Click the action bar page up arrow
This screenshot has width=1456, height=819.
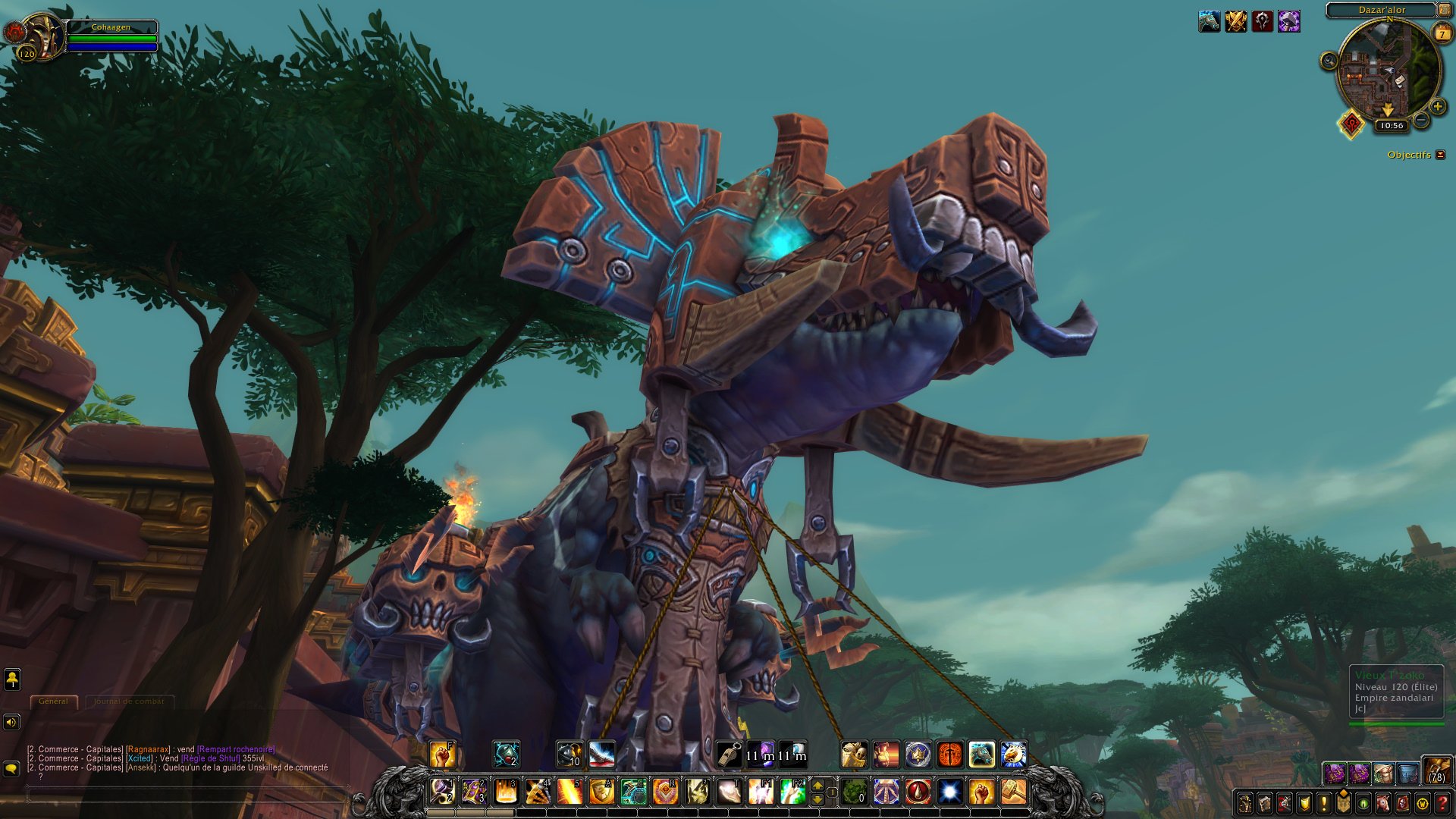coord(817,786)
